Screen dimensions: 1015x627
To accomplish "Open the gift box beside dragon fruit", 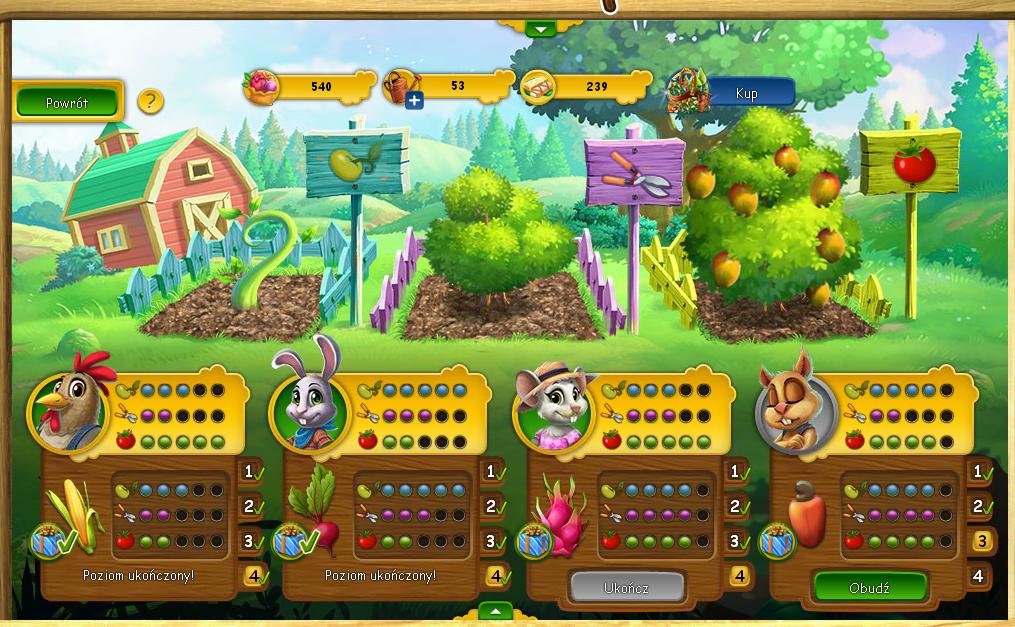I will 534,541.
